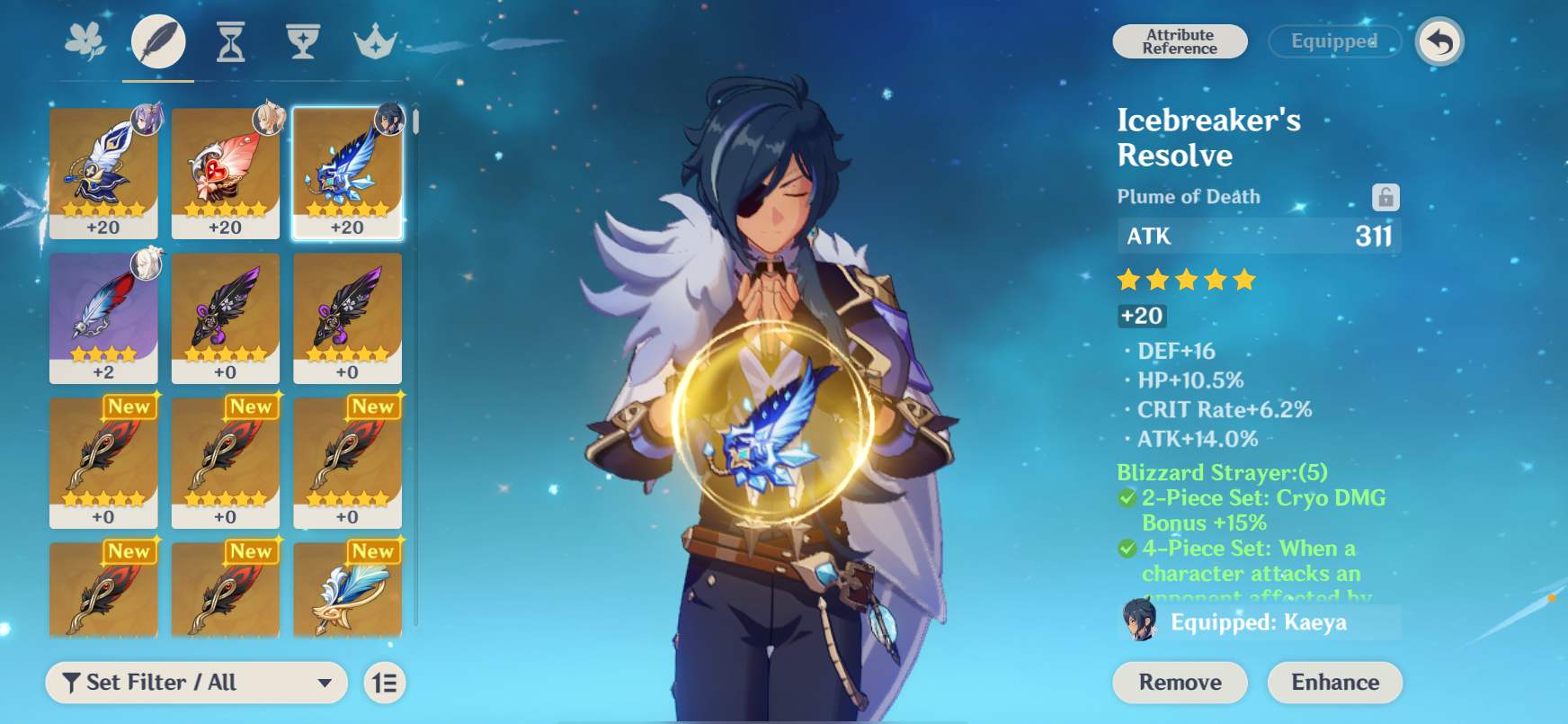Screen dimensions: 1568x724
Task: Click the back arrow at top right
Action: [x=1439, y=40]
